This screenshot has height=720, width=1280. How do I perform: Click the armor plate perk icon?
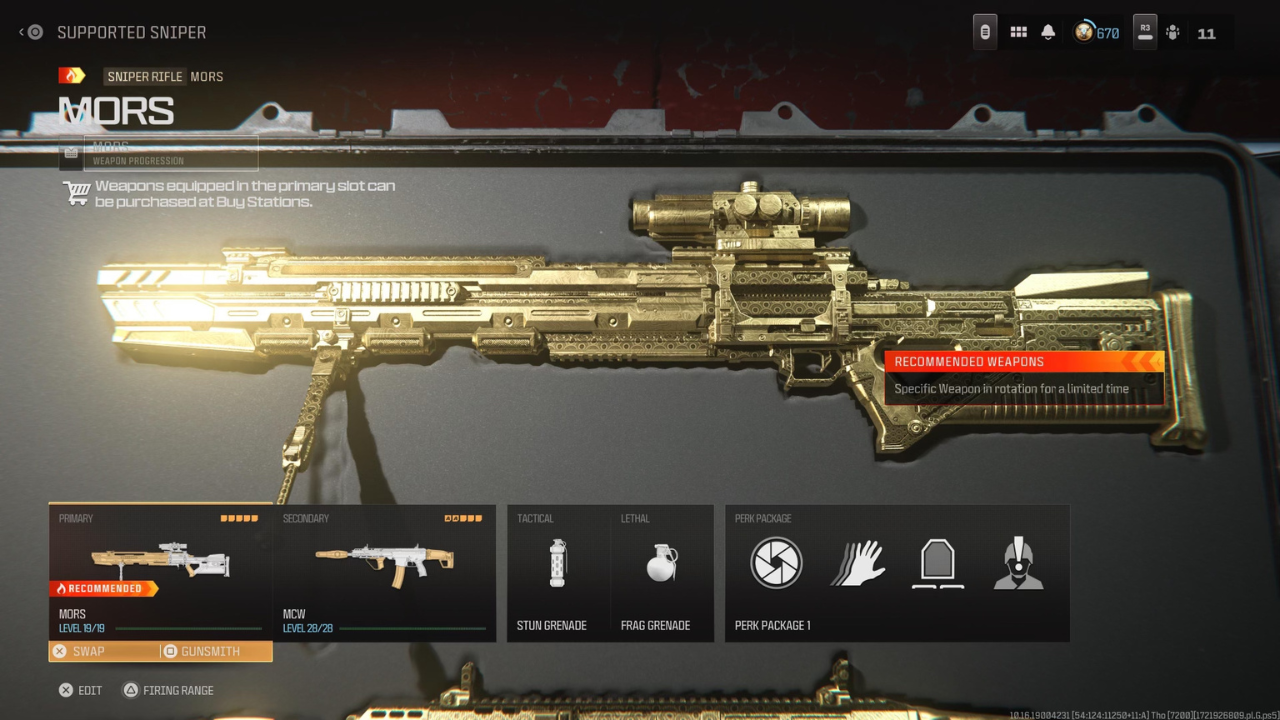tap(937, 562)
